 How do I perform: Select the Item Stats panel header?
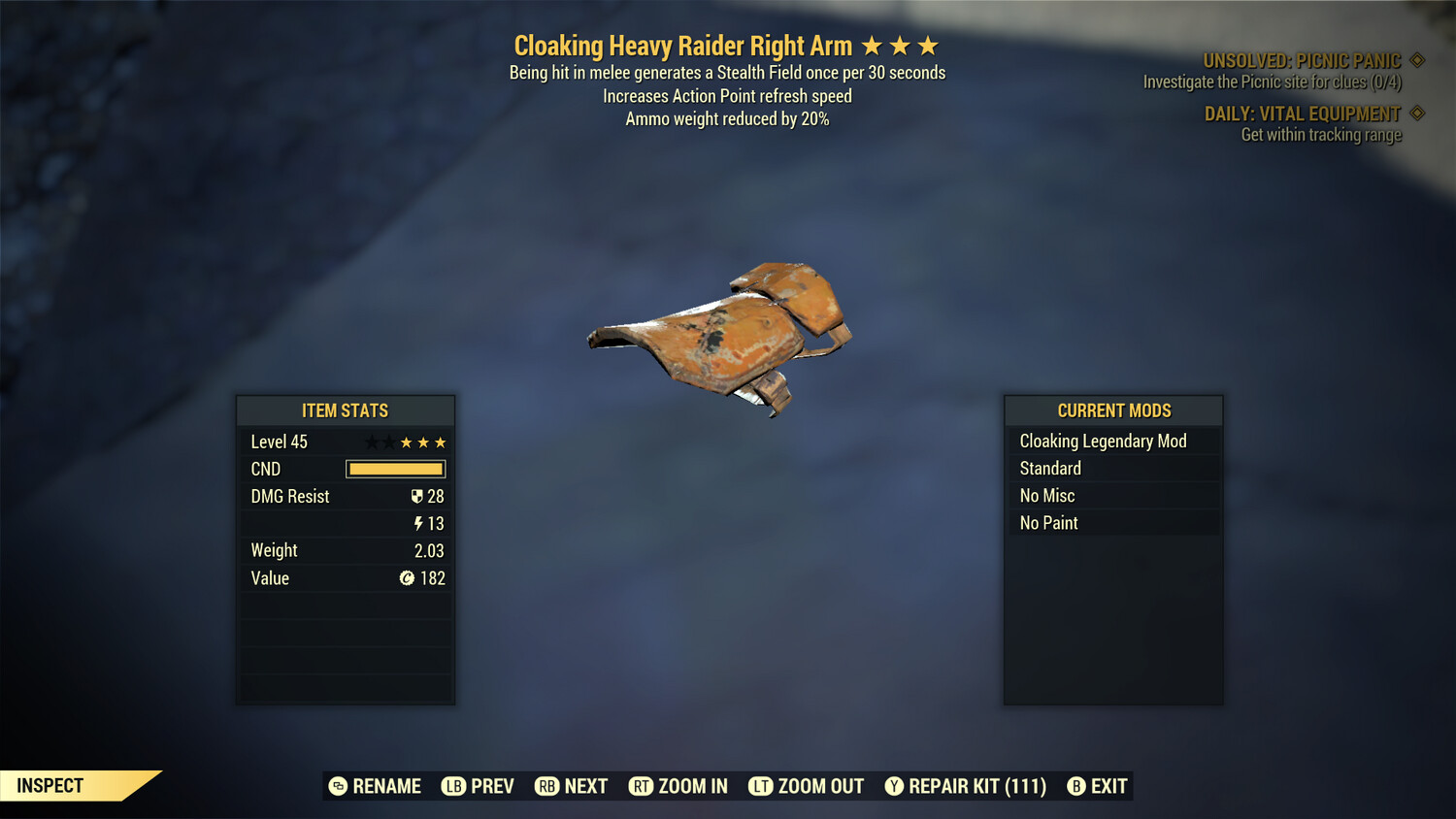pyautogui.click(x=346, y=410)
